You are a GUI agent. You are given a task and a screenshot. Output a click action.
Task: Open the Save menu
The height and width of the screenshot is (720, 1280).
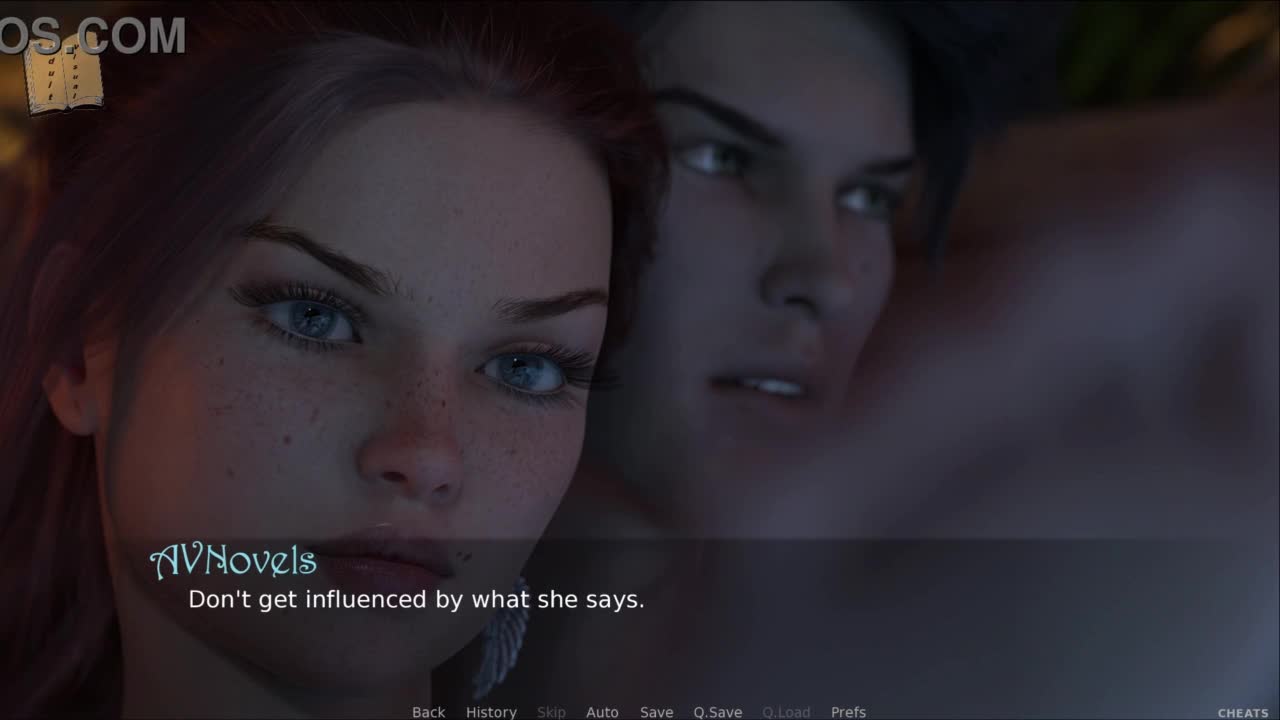click(x=656, y=712)
